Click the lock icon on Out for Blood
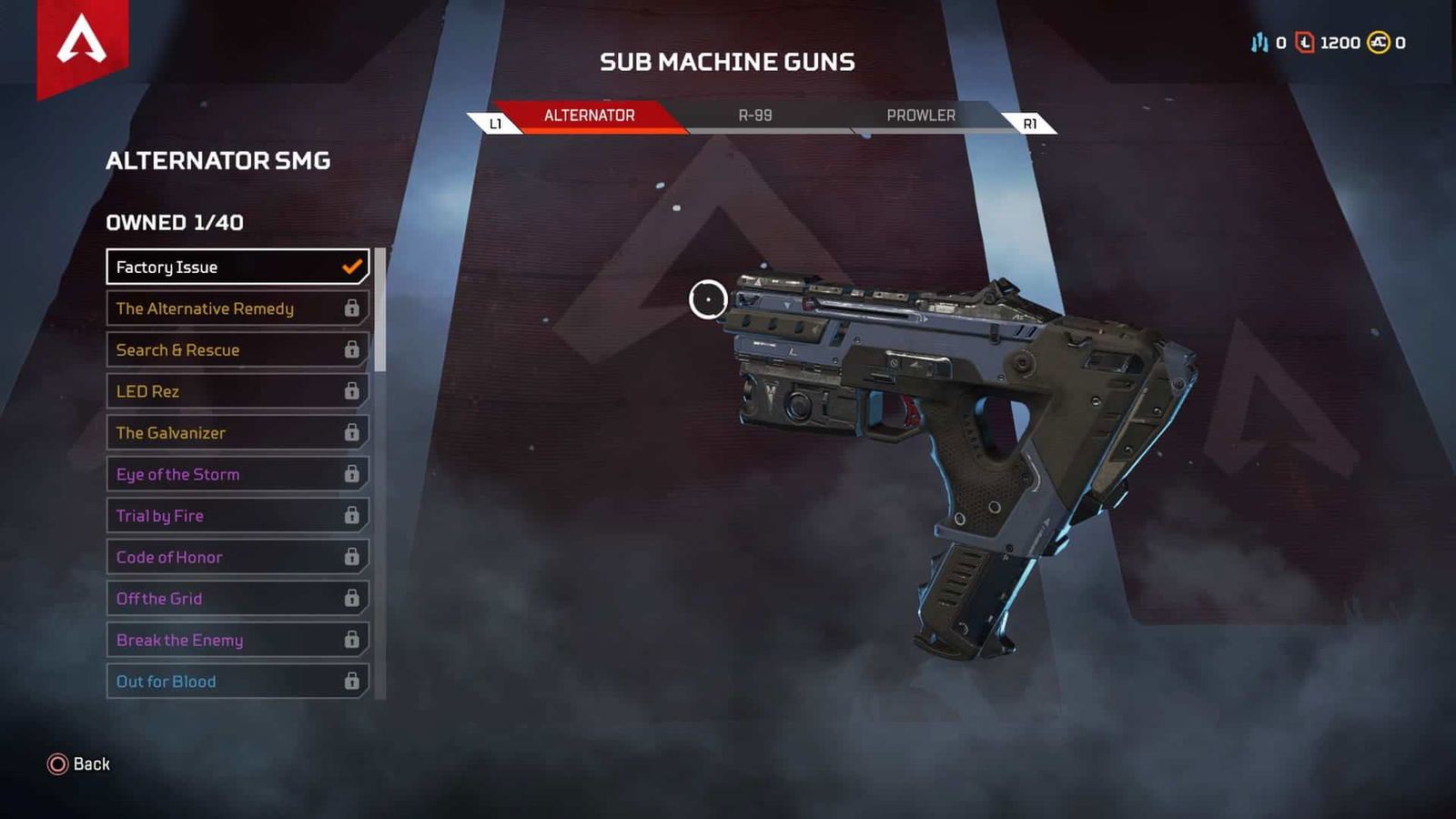The height and width of the screenshot is (819, 1456). point(350,681)
